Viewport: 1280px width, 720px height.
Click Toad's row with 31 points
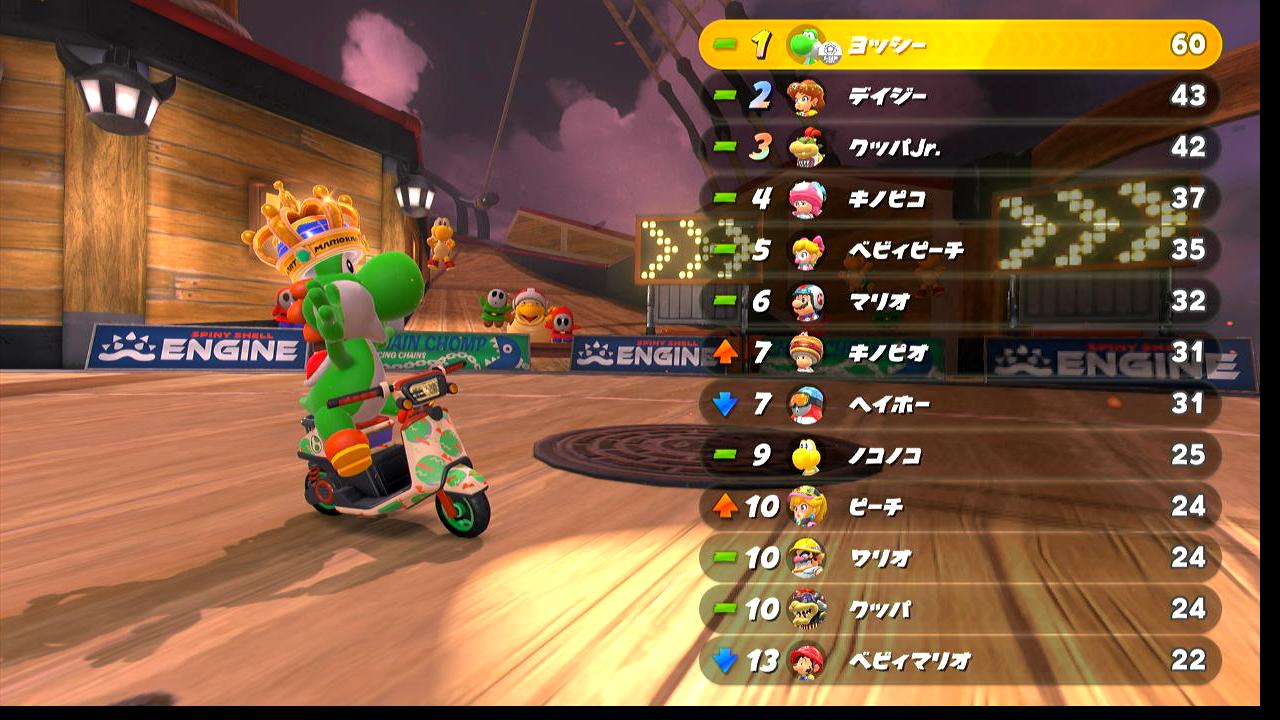coord(960,352)
